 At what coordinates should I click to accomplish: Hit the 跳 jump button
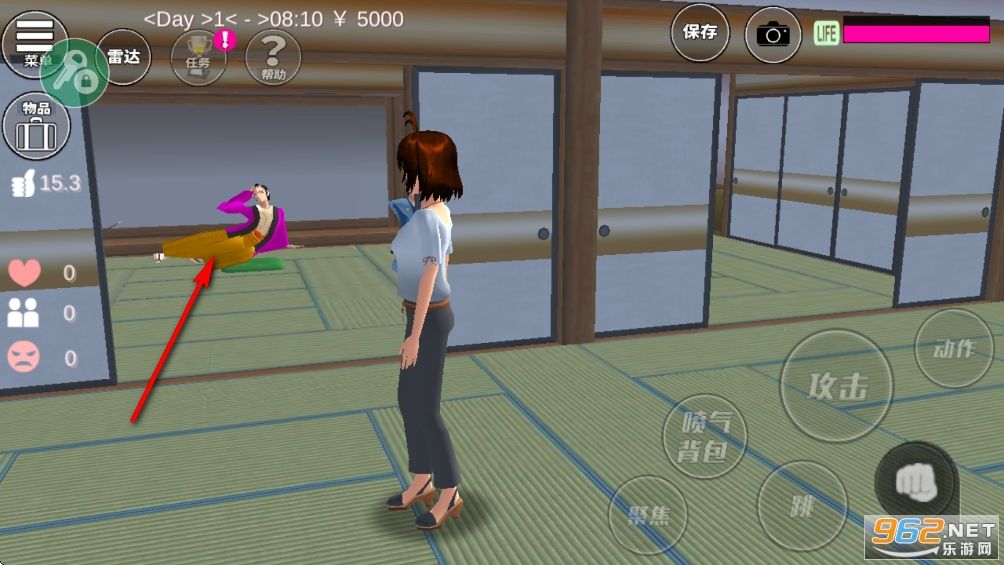tap(803, 505)
